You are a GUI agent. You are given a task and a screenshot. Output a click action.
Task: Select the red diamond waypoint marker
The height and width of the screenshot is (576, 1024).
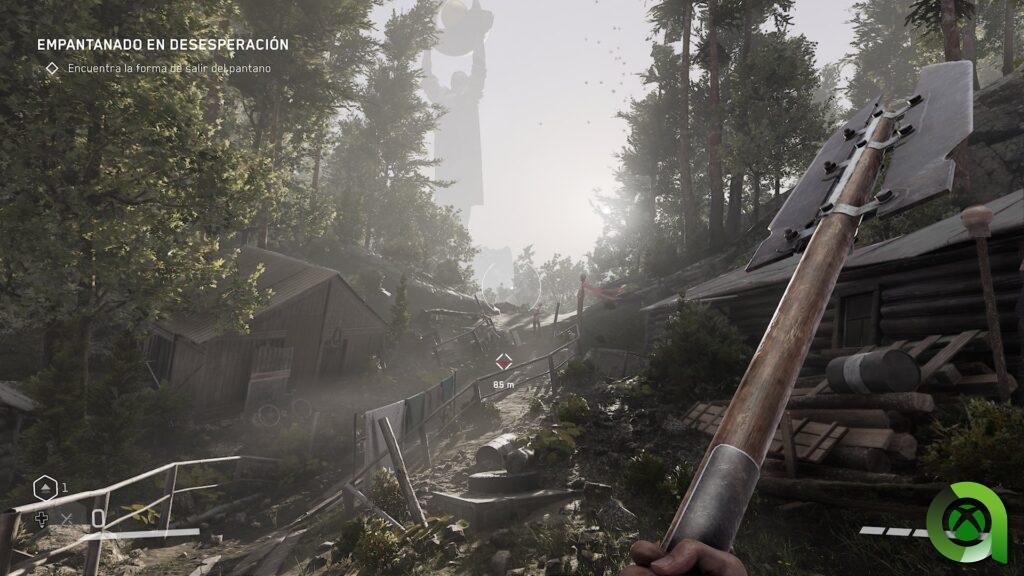[x=503, y=362]
